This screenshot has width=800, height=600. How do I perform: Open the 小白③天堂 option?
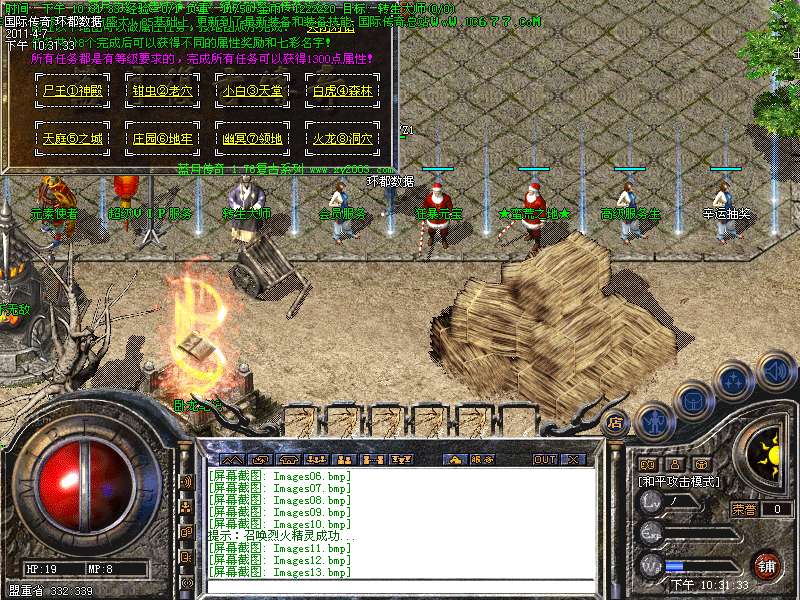pyautogui.click(x=251, y=91)
